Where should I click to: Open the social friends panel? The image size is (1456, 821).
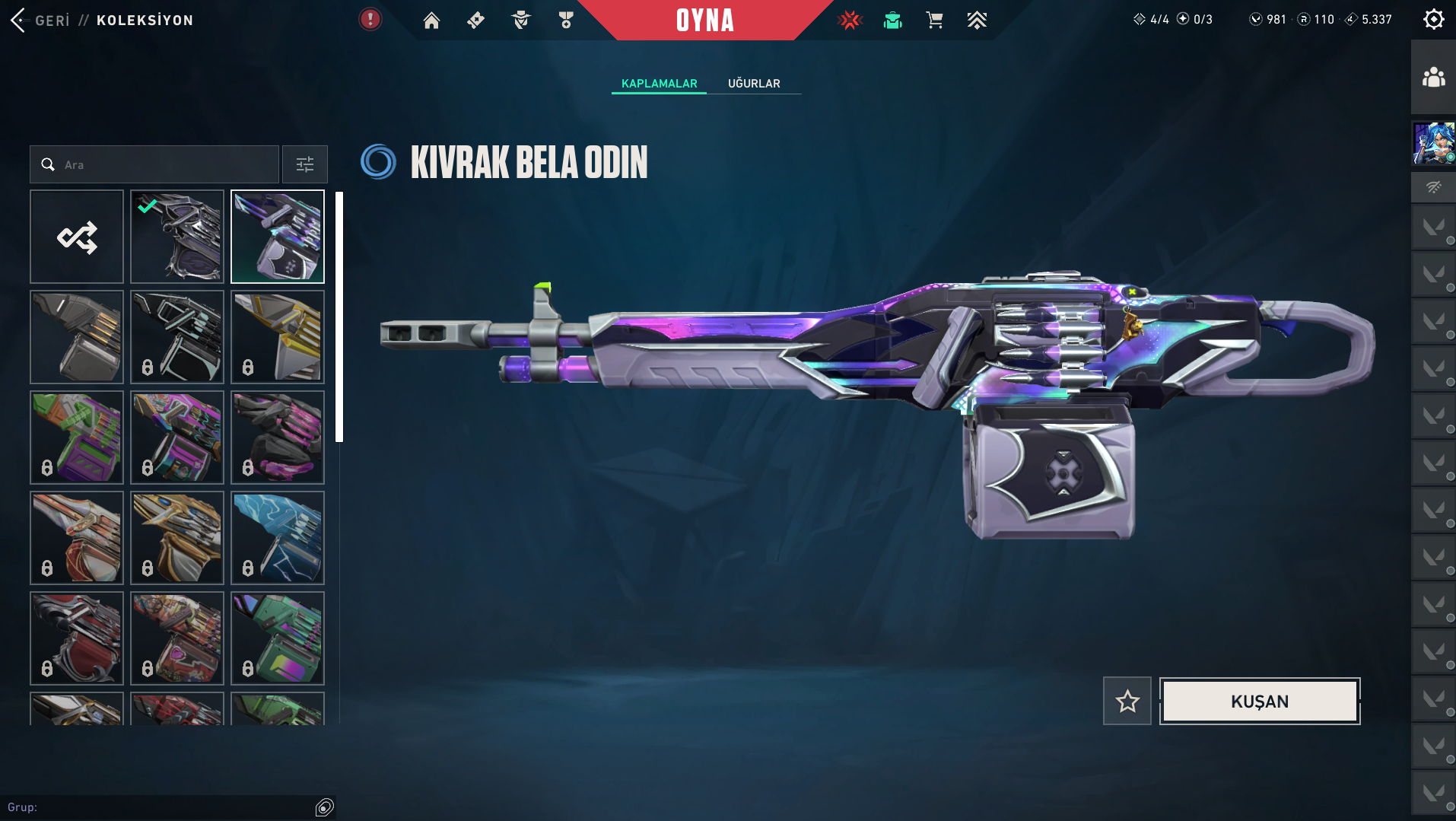pyautogui.click(x=1433, y=77)
